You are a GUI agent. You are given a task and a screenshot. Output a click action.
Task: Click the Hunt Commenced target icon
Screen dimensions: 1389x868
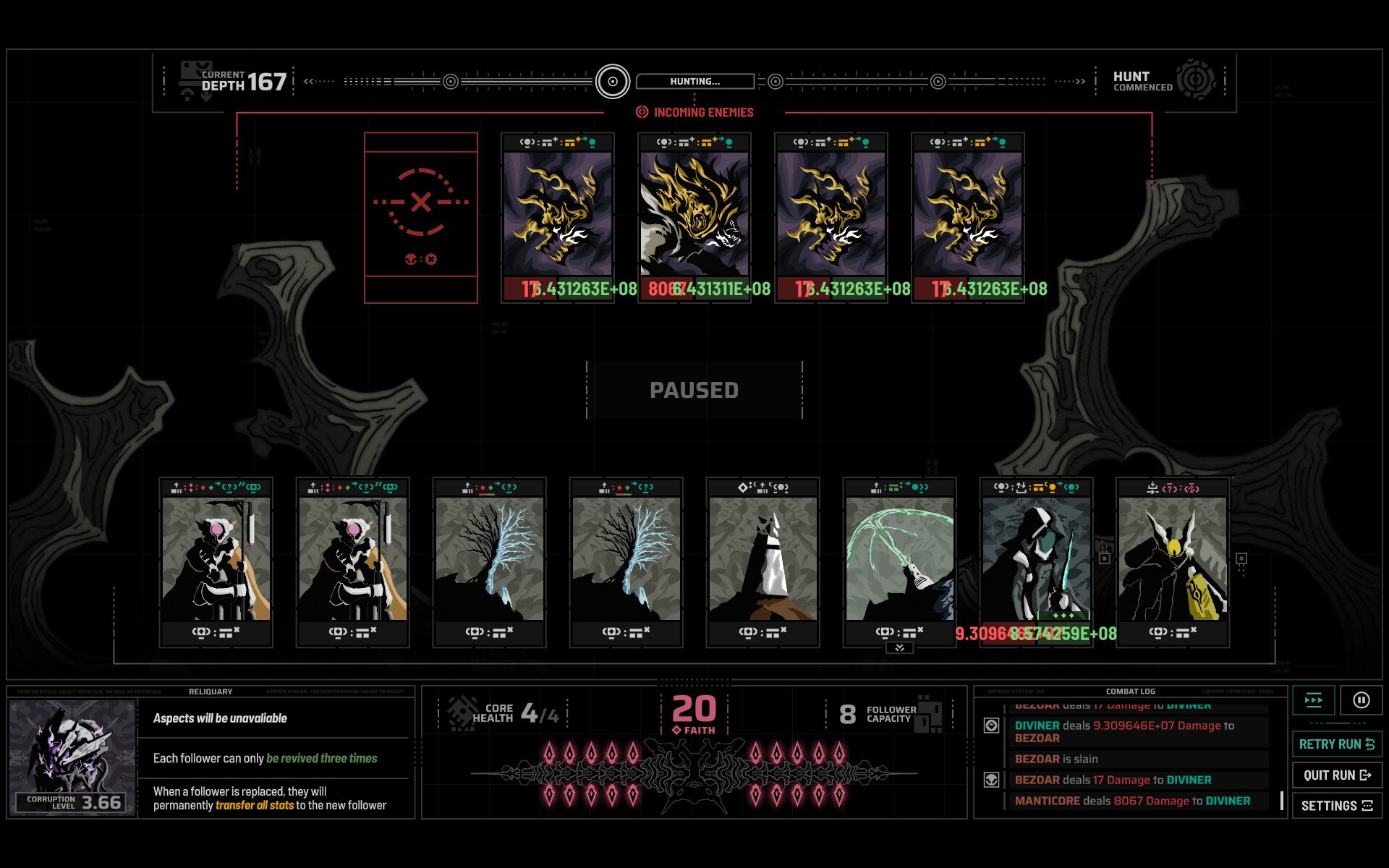tap(1195, 80)
